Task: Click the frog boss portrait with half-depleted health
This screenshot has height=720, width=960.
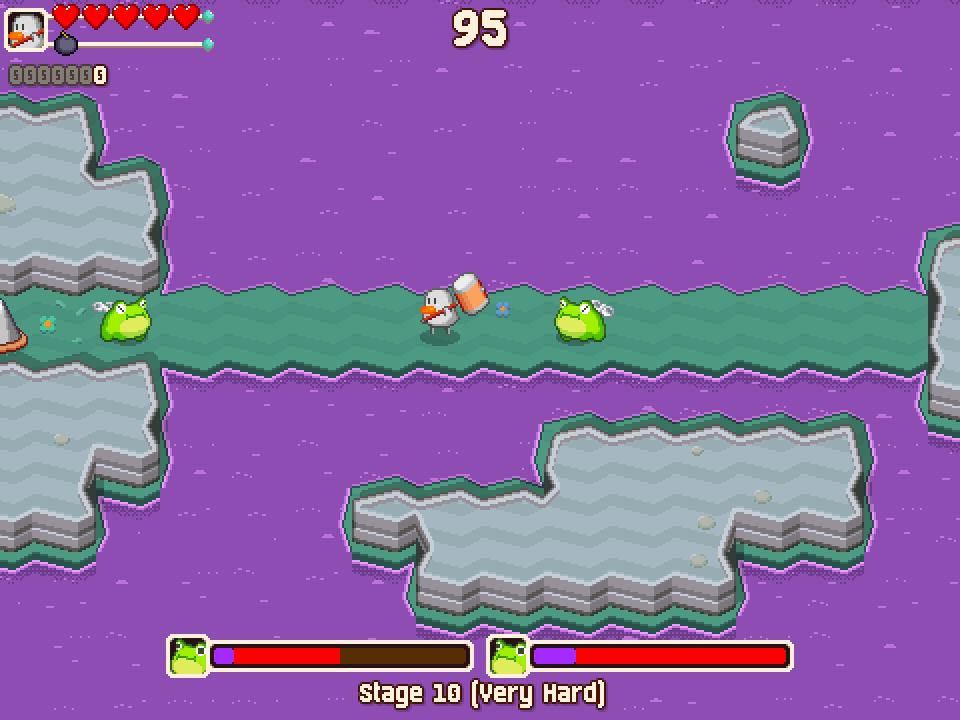Action: [188, 656]
